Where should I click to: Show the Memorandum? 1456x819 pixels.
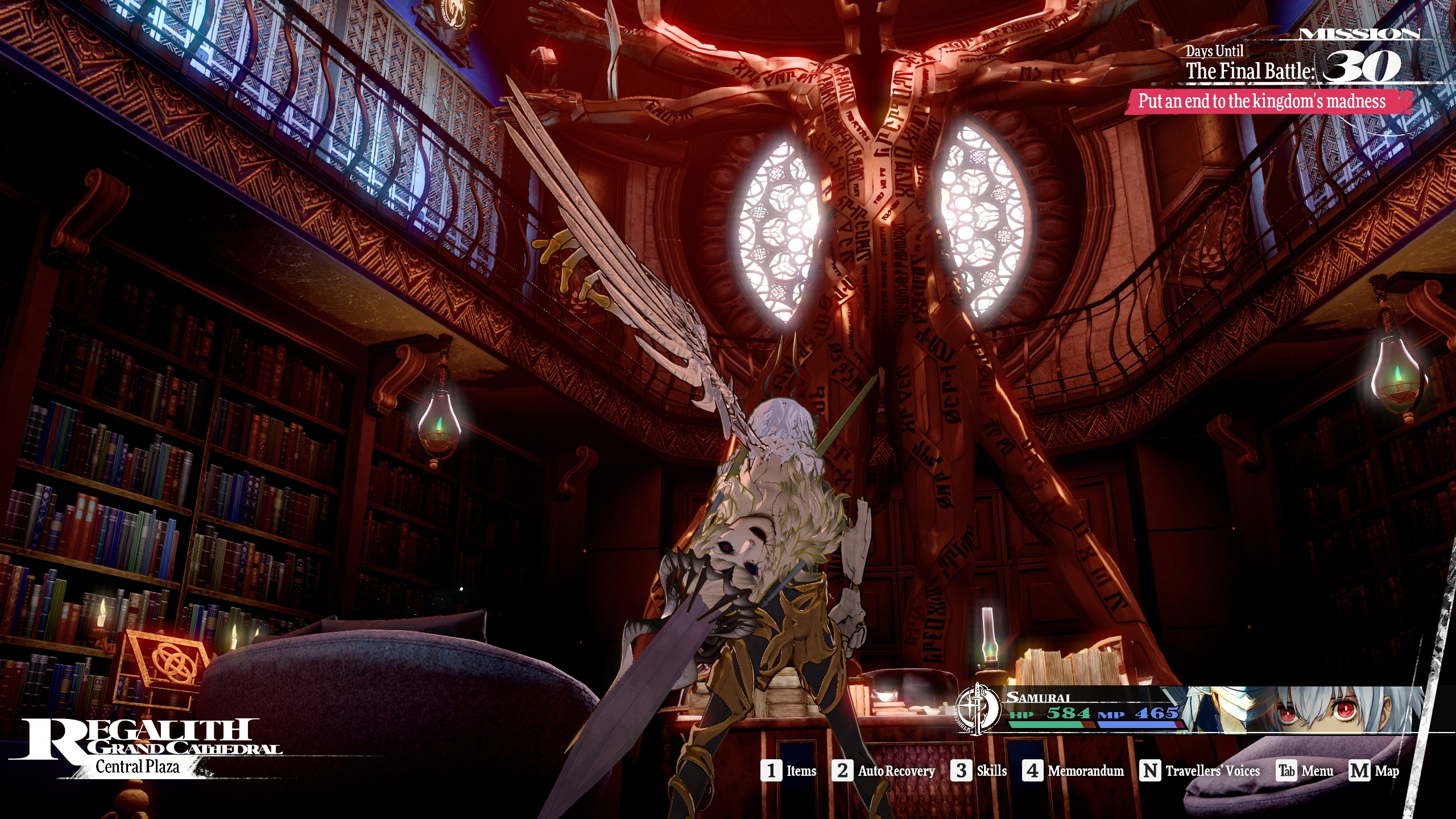point(1073,771)
